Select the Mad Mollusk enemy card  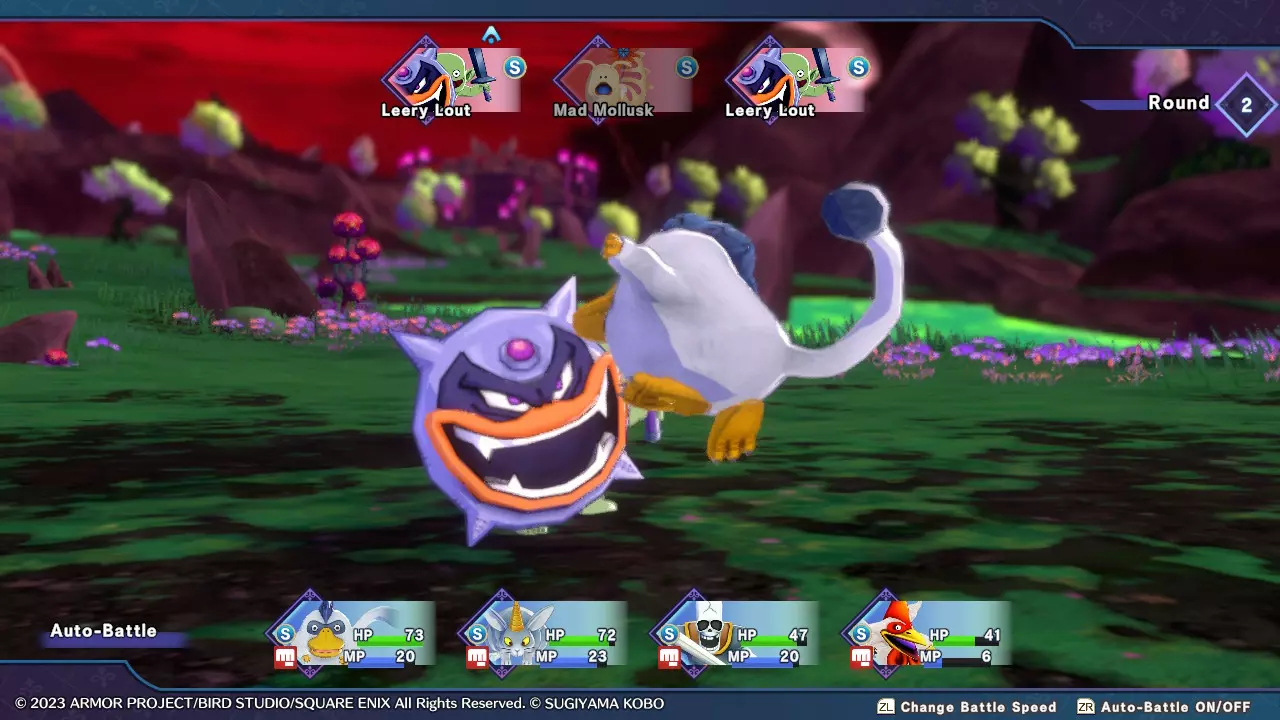click(622, 82)
